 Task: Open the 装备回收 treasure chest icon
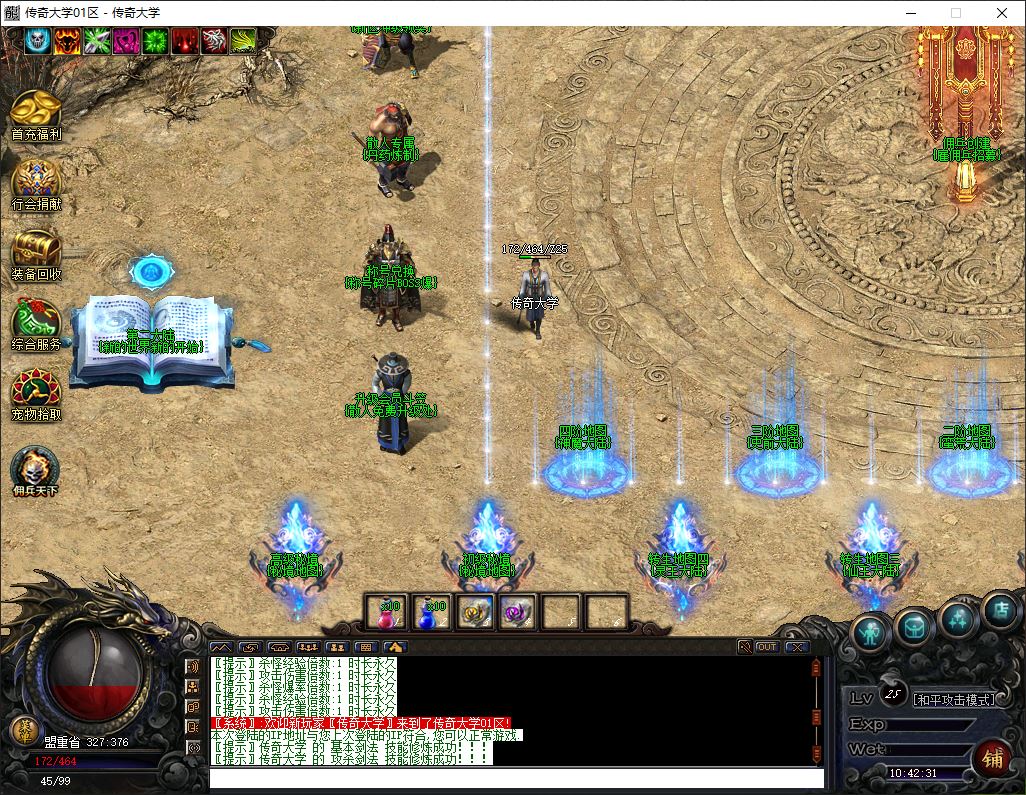point(36,251)
